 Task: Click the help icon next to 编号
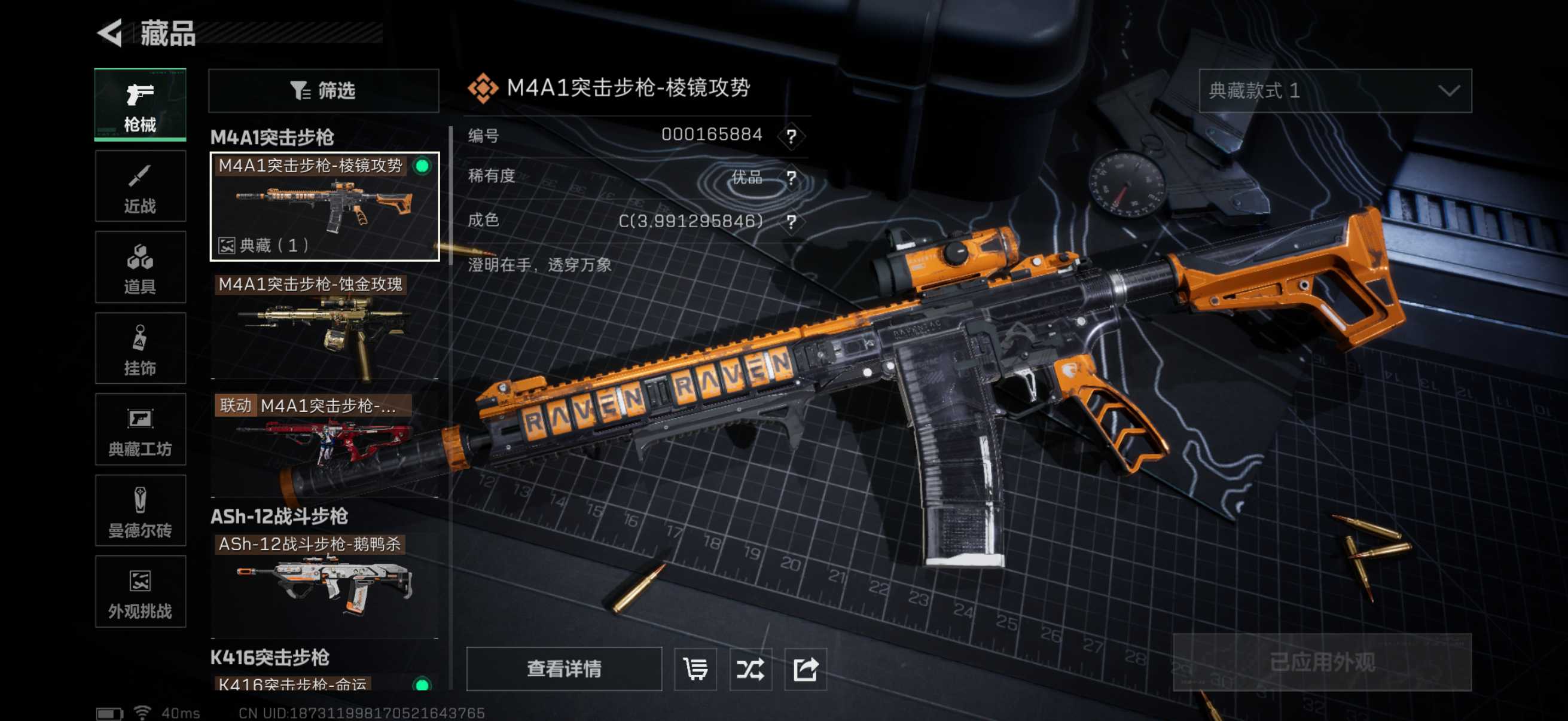[791, 136]
